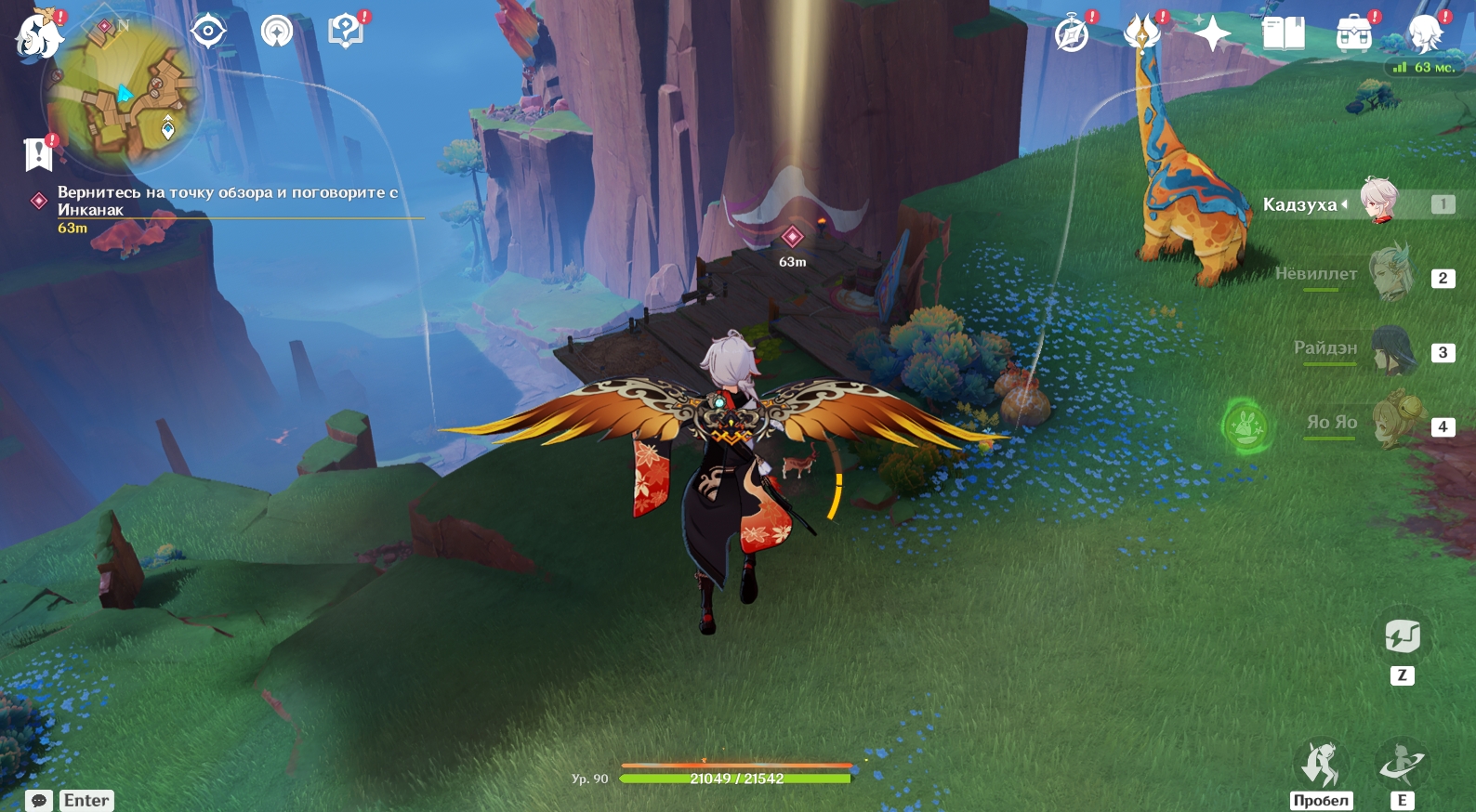This screenshot has height=812, width=1476.
Task: Select the tracked quest about Инканак
Action: (x=228, y=201)
